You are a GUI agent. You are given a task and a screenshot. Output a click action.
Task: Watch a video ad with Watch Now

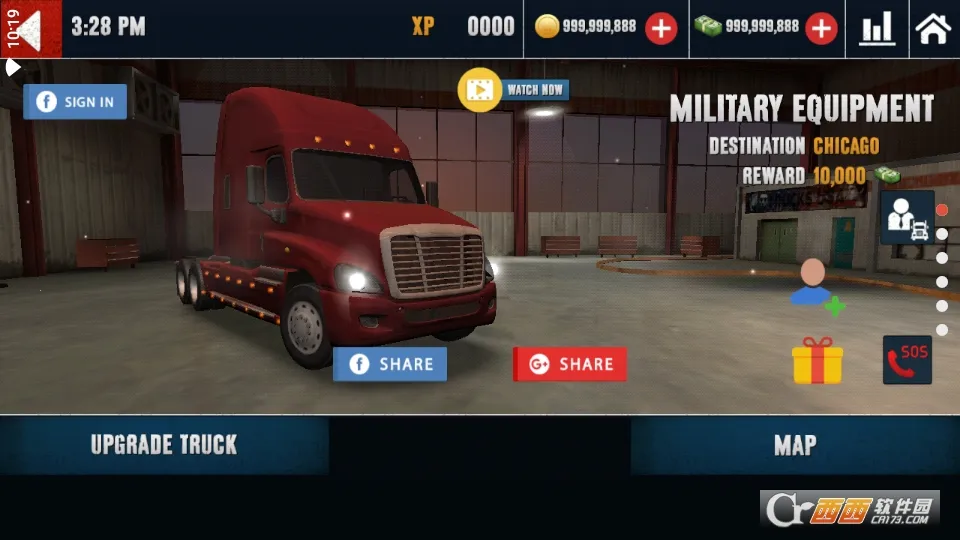point(514,90)
